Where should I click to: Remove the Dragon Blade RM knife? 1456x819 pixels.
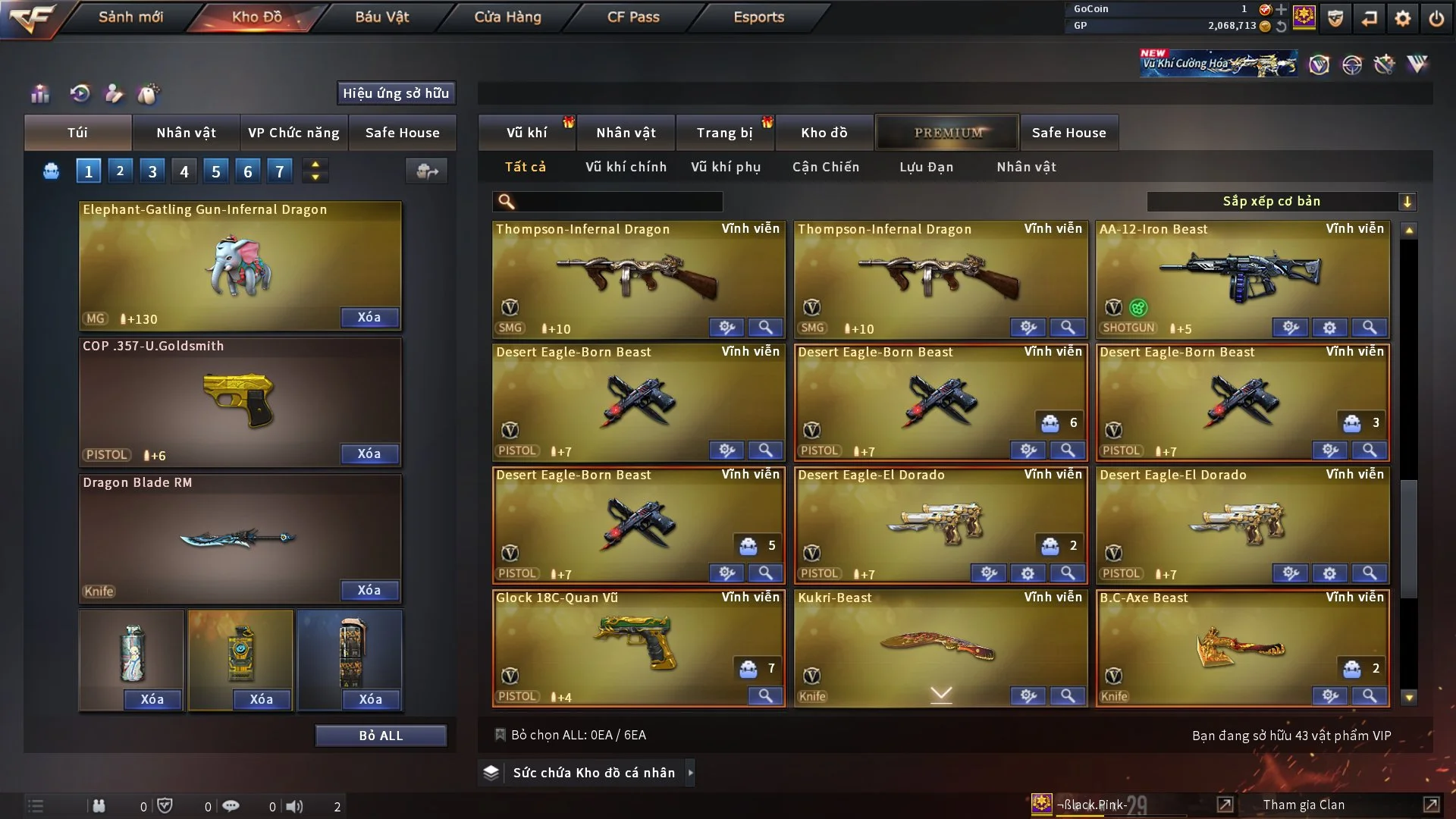[369, 590]
